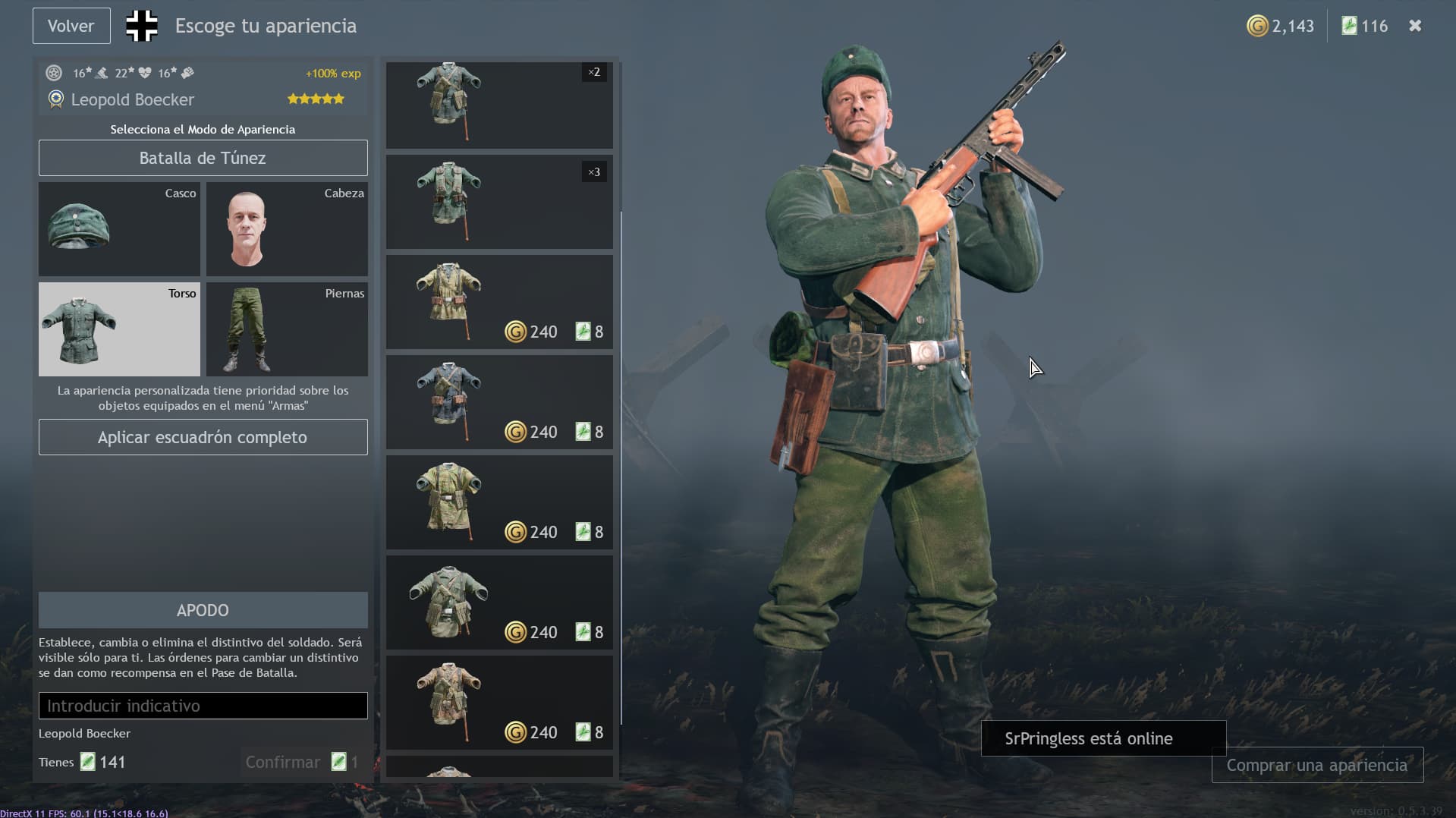Click the soldier level wheel icon
Screen dimensions: 1456x818
(53, 73)
